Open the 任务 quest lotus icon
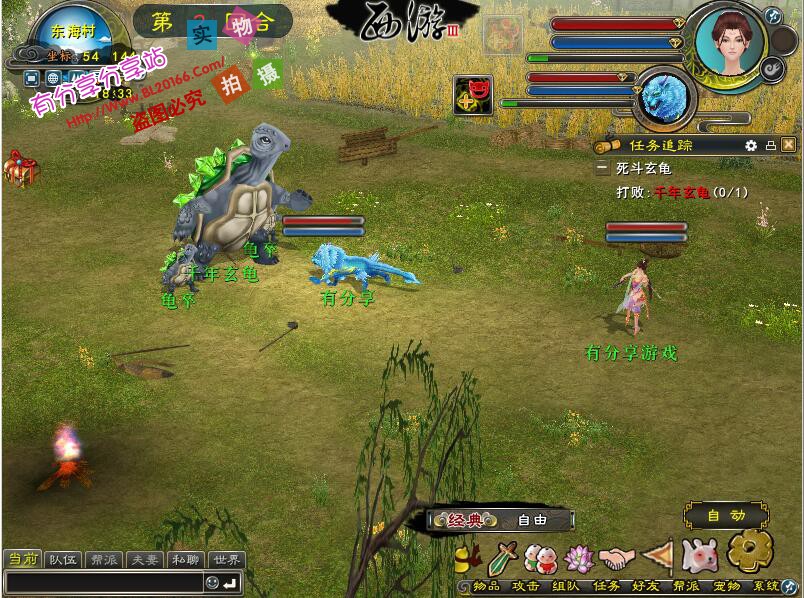Image resolution: width=804 pixels, height=598 pixels. point(580,556)
